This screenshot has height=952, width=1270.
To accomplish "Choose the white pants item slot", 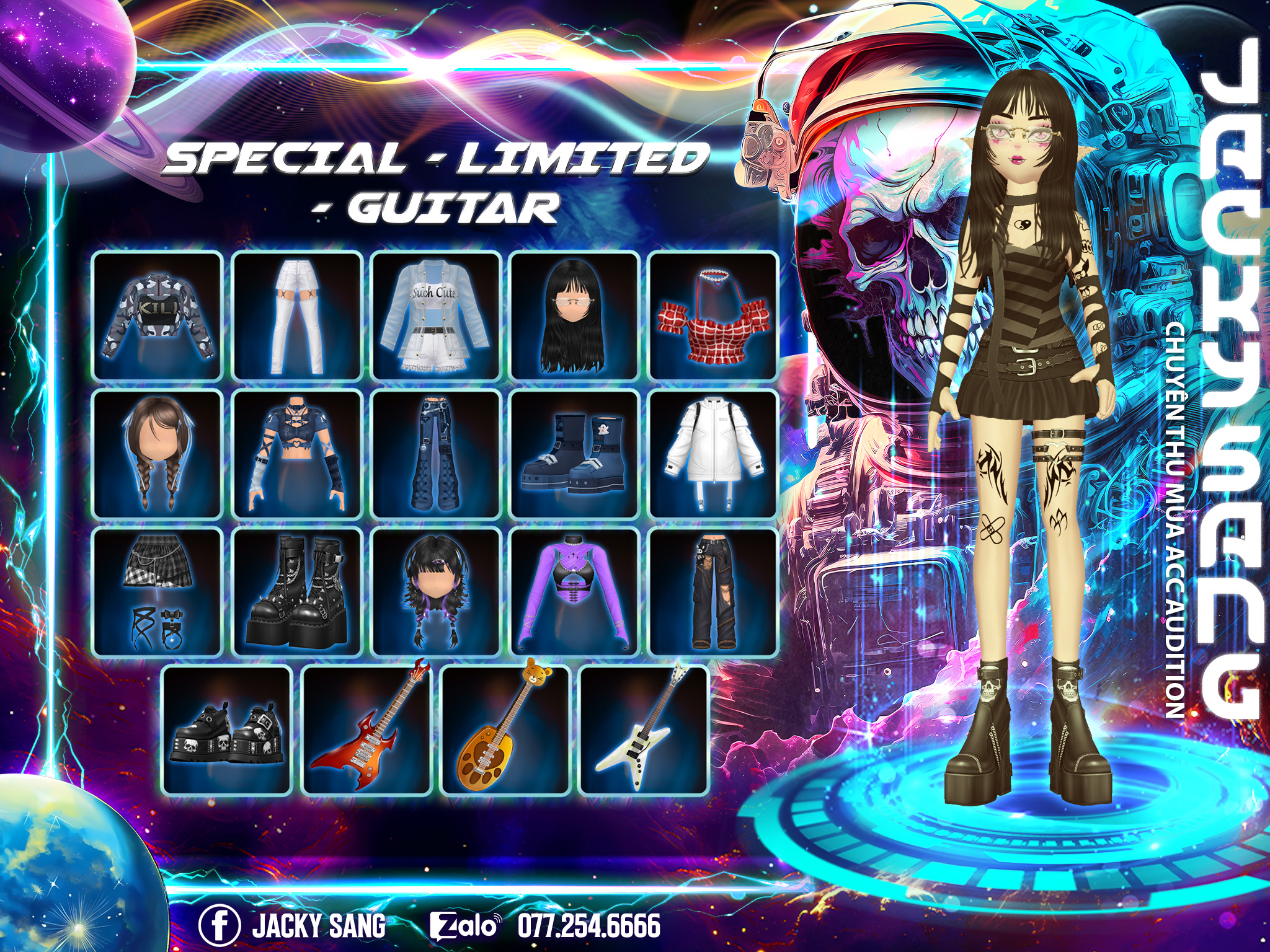I will pos(297,315).
